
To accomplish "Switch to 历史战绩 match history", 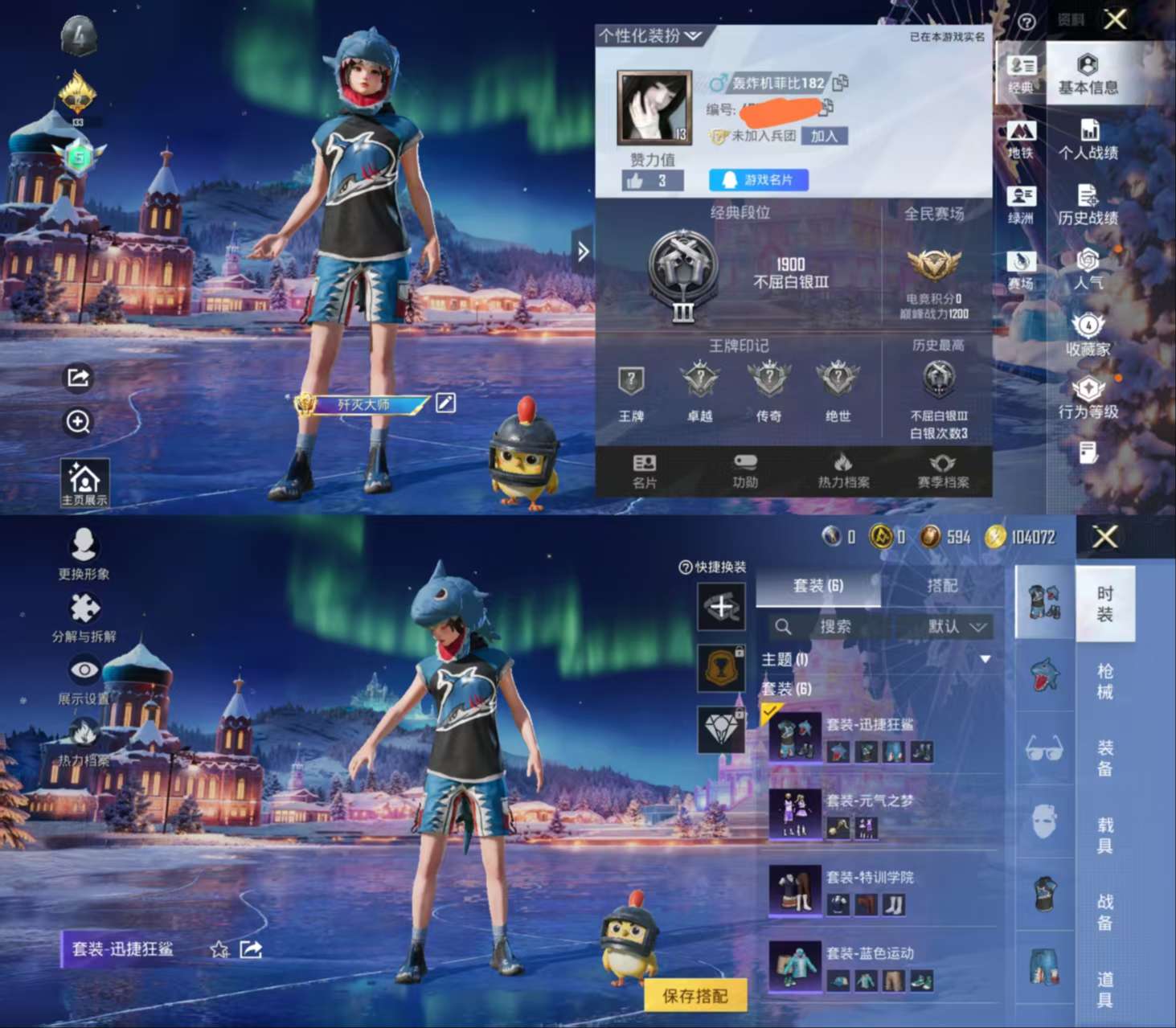I will click(1088, 205).
